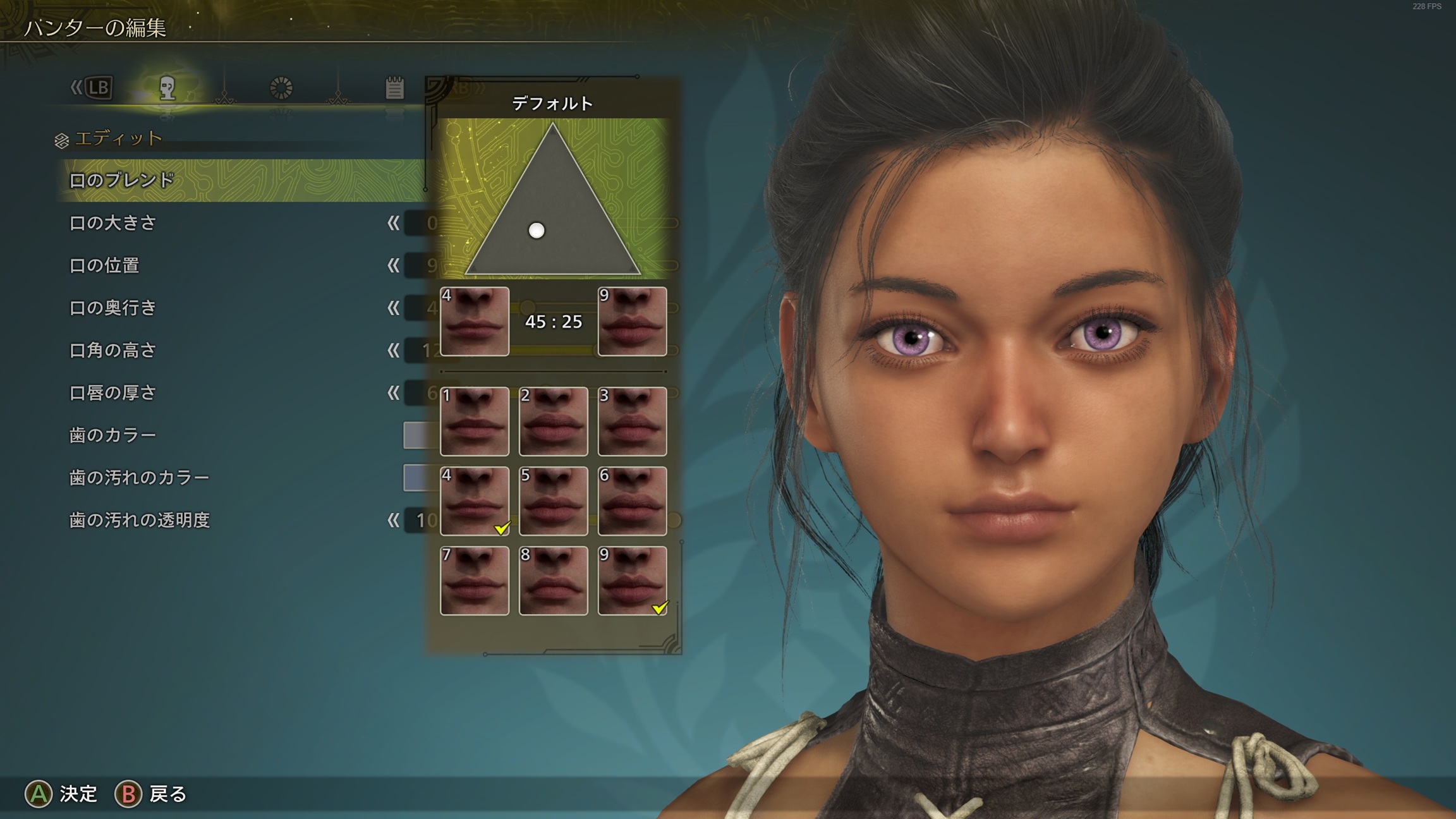Screen dimensions: 1456x819
Task: Open the 口の位置 setting
Action: click(x=104, y=265)
